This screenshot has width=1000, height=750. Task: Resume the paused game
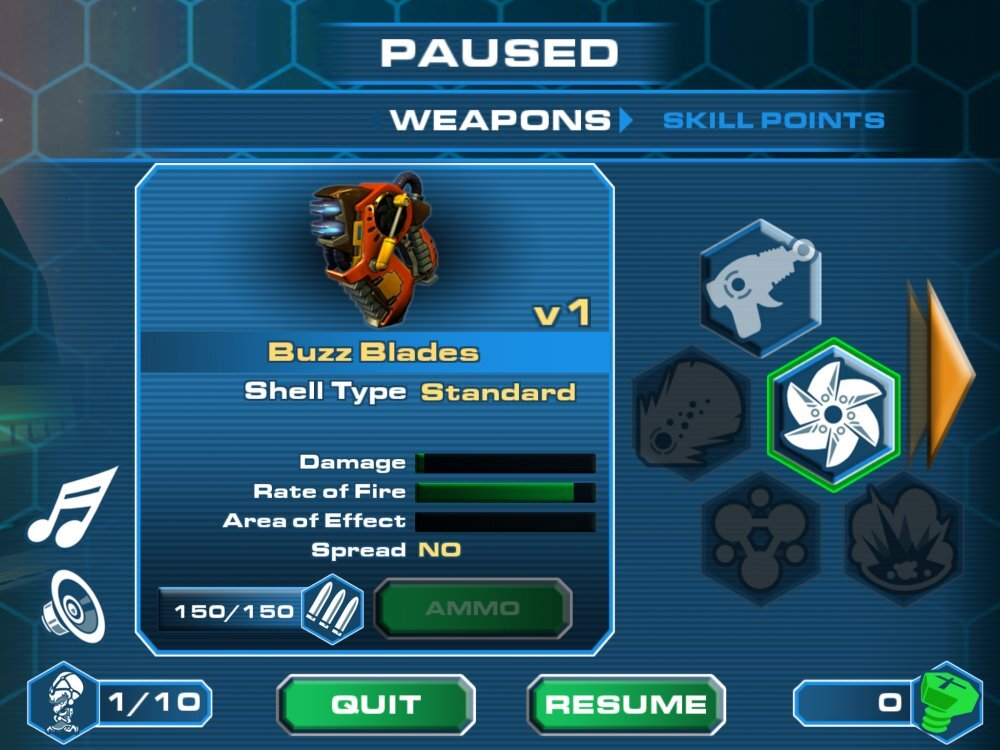(x=626, y=703)
